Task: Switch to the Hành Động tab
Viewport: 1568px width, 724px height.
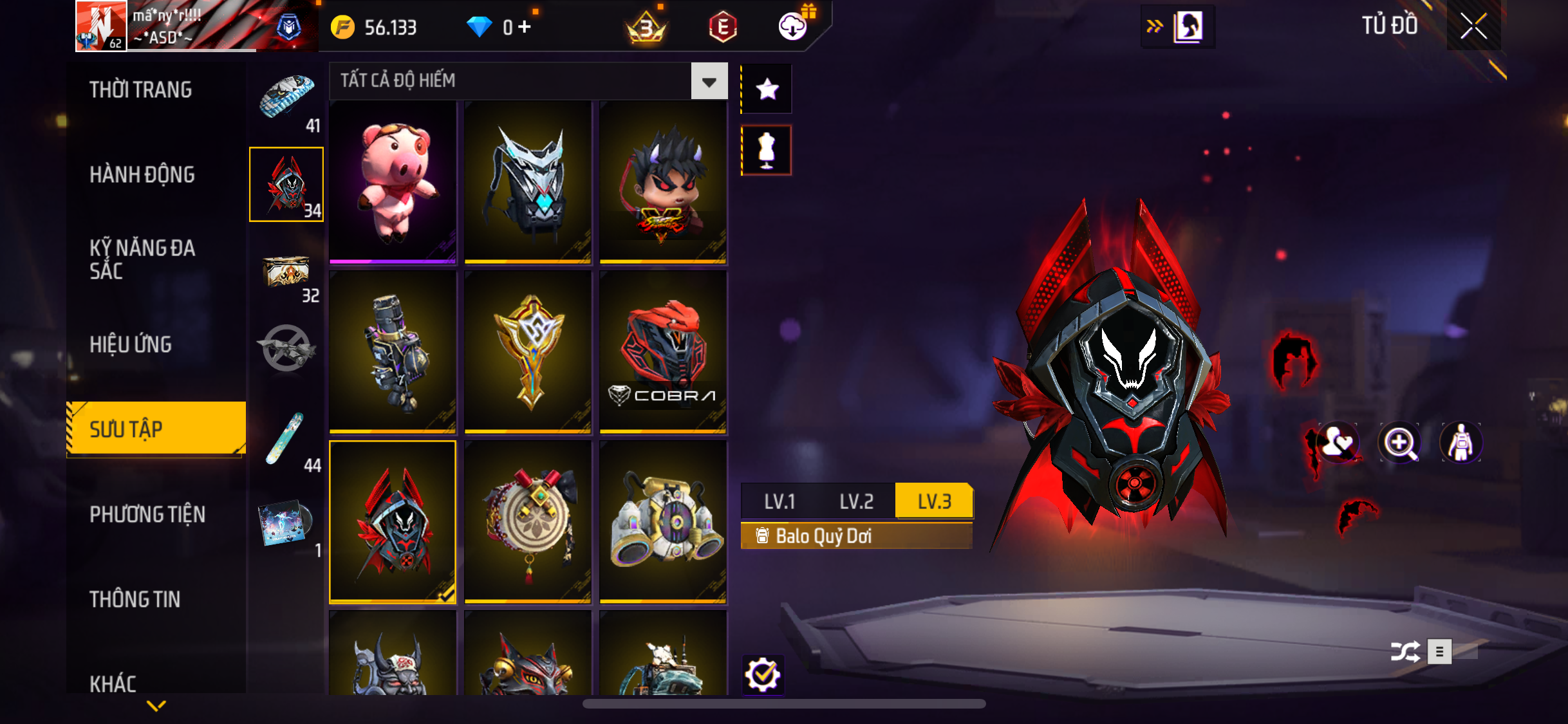Action: tap(142, 174)
